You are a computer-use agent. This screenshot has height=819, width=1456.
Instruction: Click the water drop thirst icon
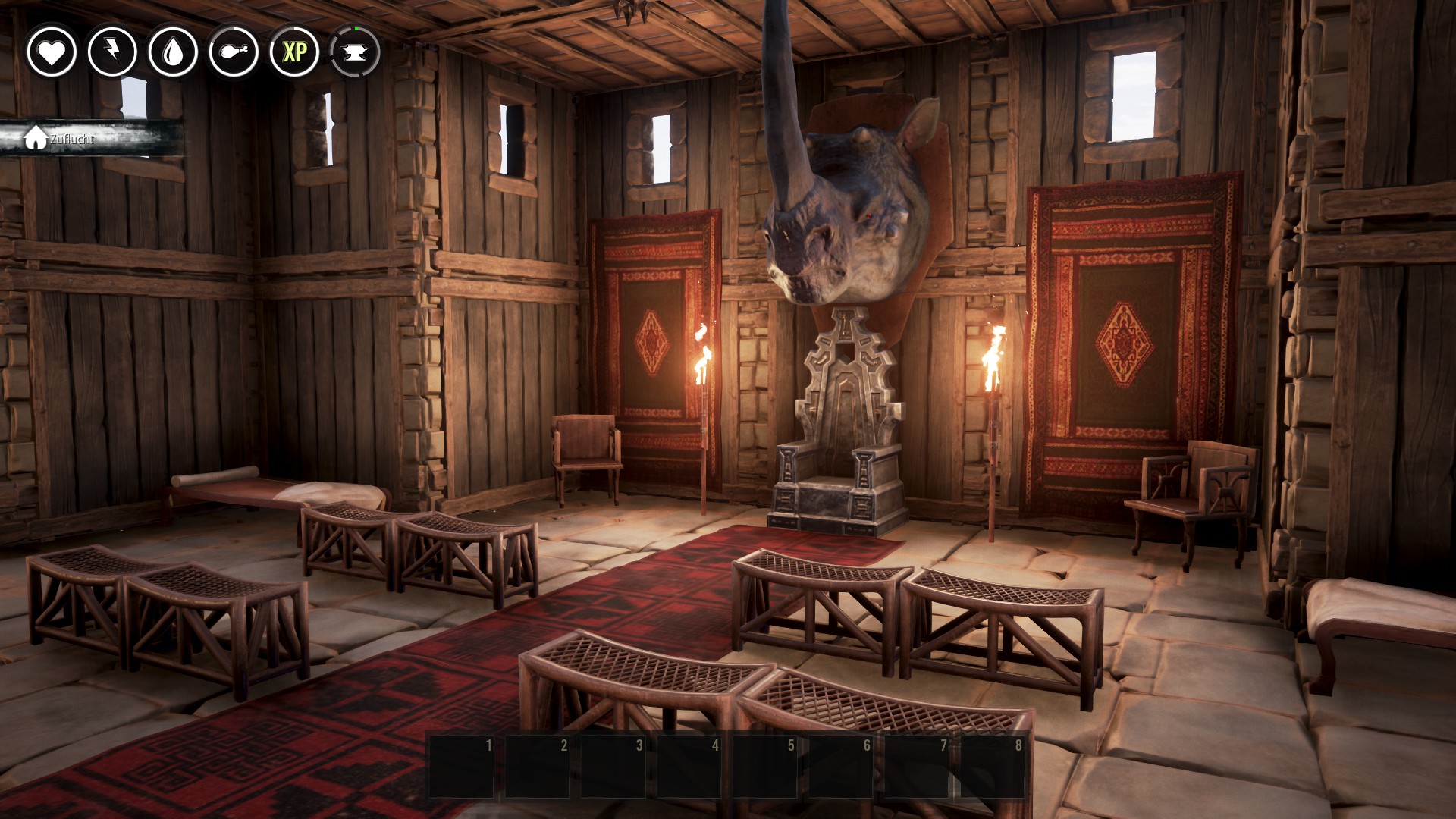(x=173, y=52)
